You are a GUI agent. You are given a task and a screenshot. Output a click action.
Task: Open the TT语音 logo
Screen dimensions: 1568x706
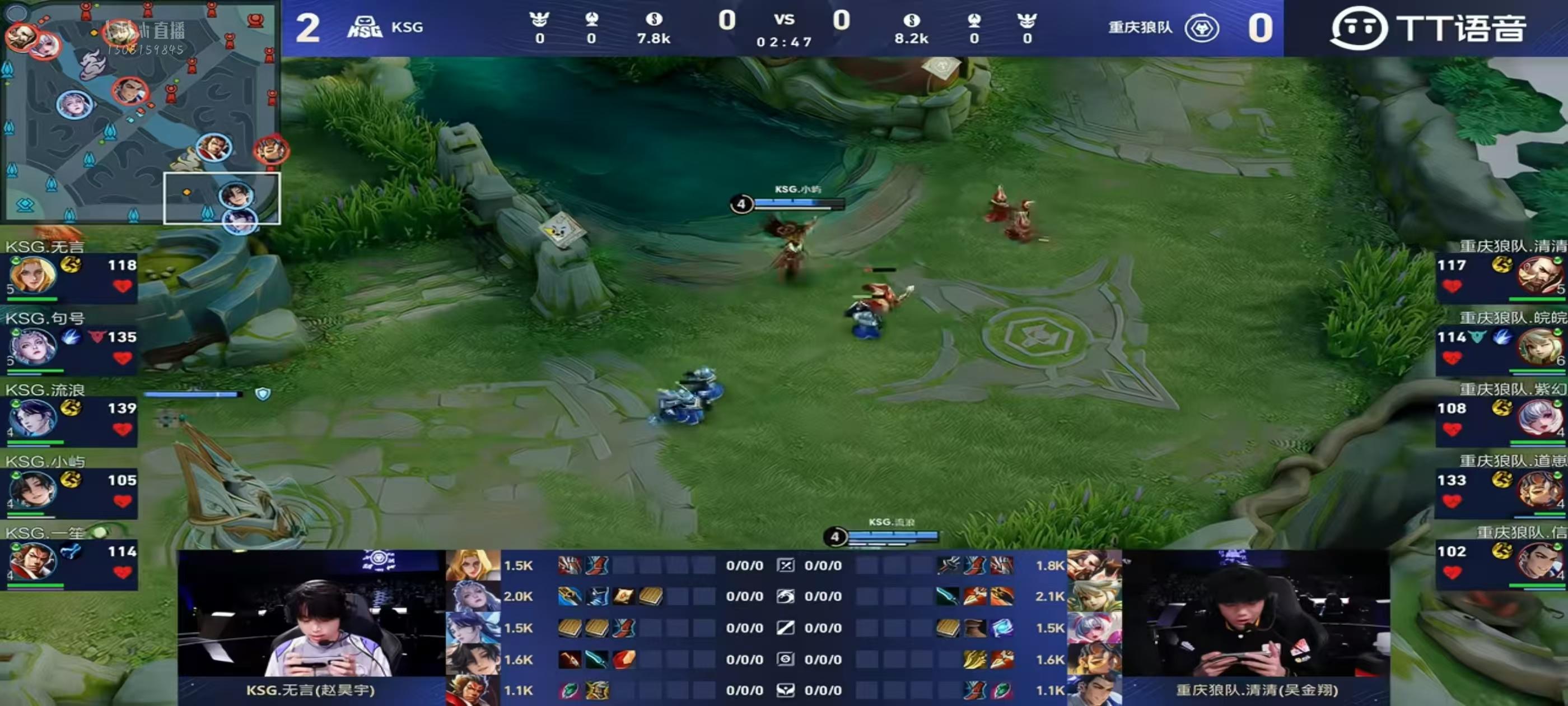1427,28
